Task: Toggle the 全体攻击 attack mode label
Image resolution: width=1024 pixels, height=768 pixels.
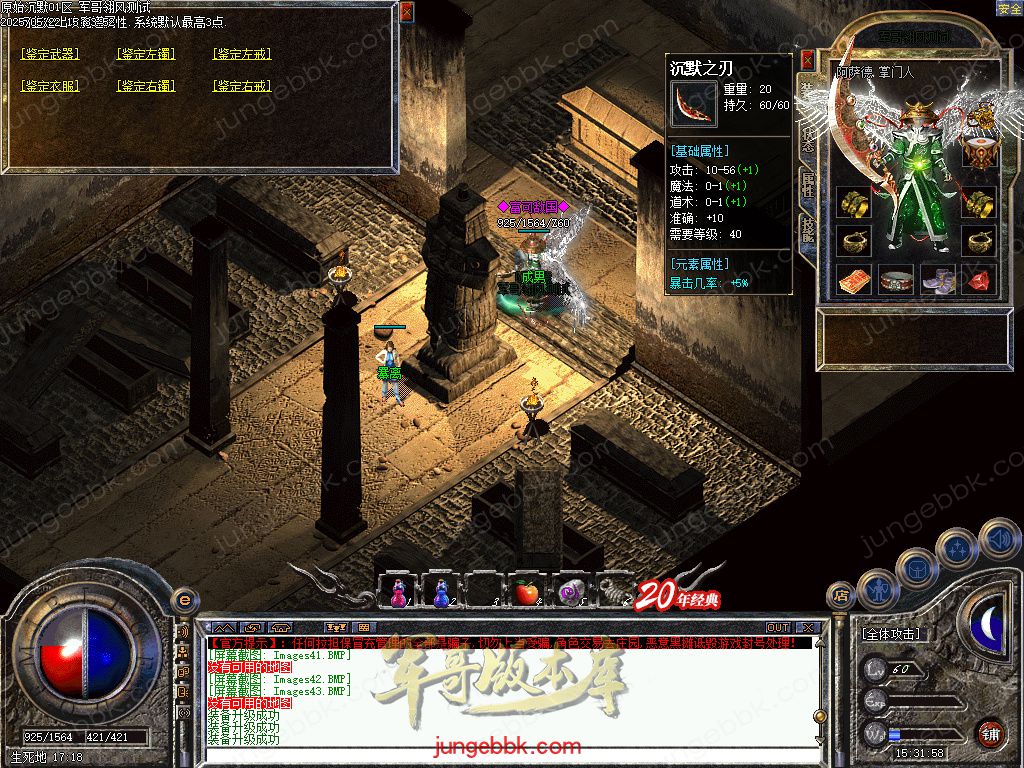Action: pos(891,634)
